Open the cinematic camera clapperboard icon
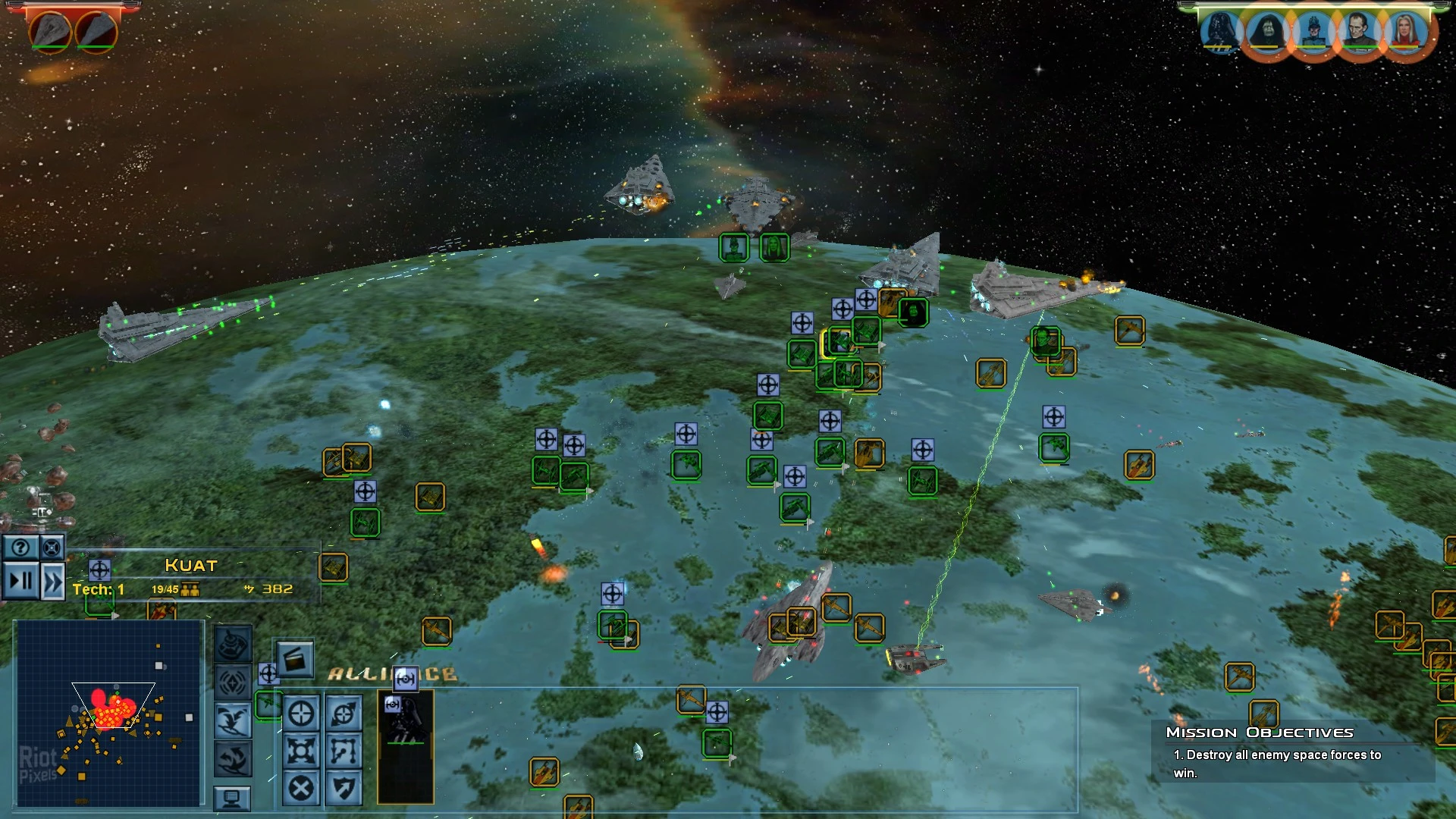 click(295, 661)
